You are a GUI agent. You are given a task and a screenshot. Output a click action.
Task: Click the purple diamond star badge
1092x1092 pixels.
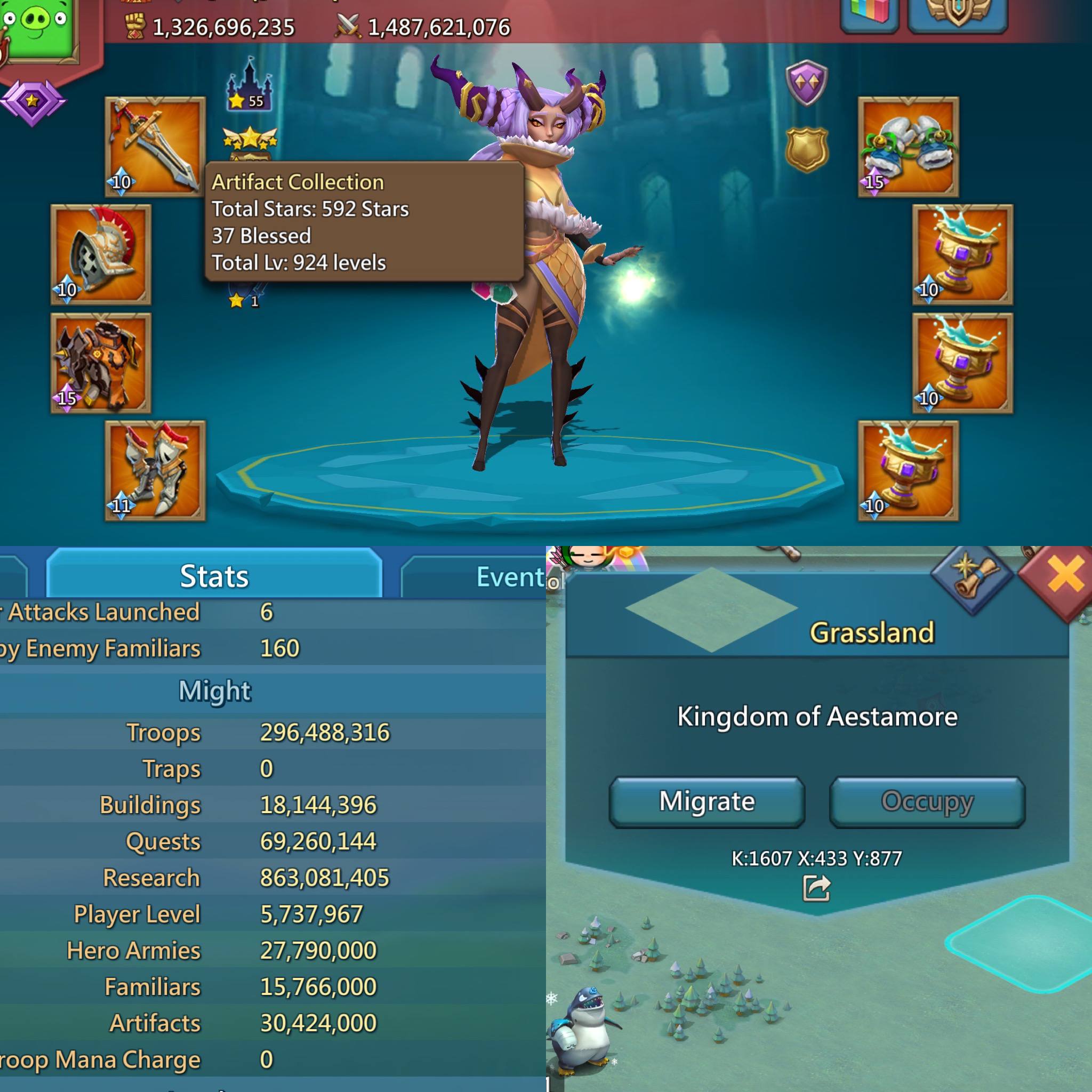33,102
